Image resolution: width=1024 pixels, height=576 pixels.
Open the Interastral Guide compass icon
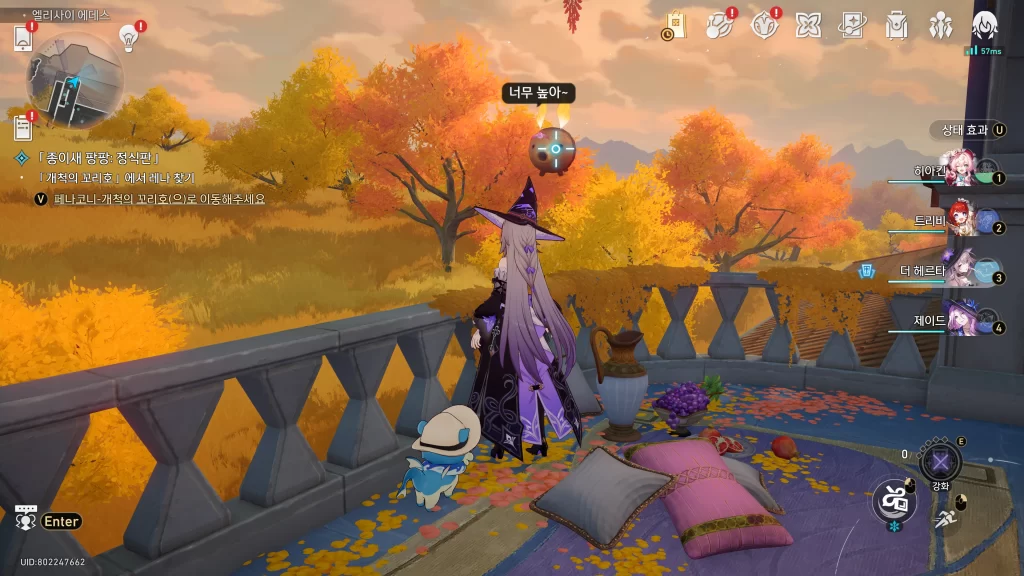coord(765,24)
